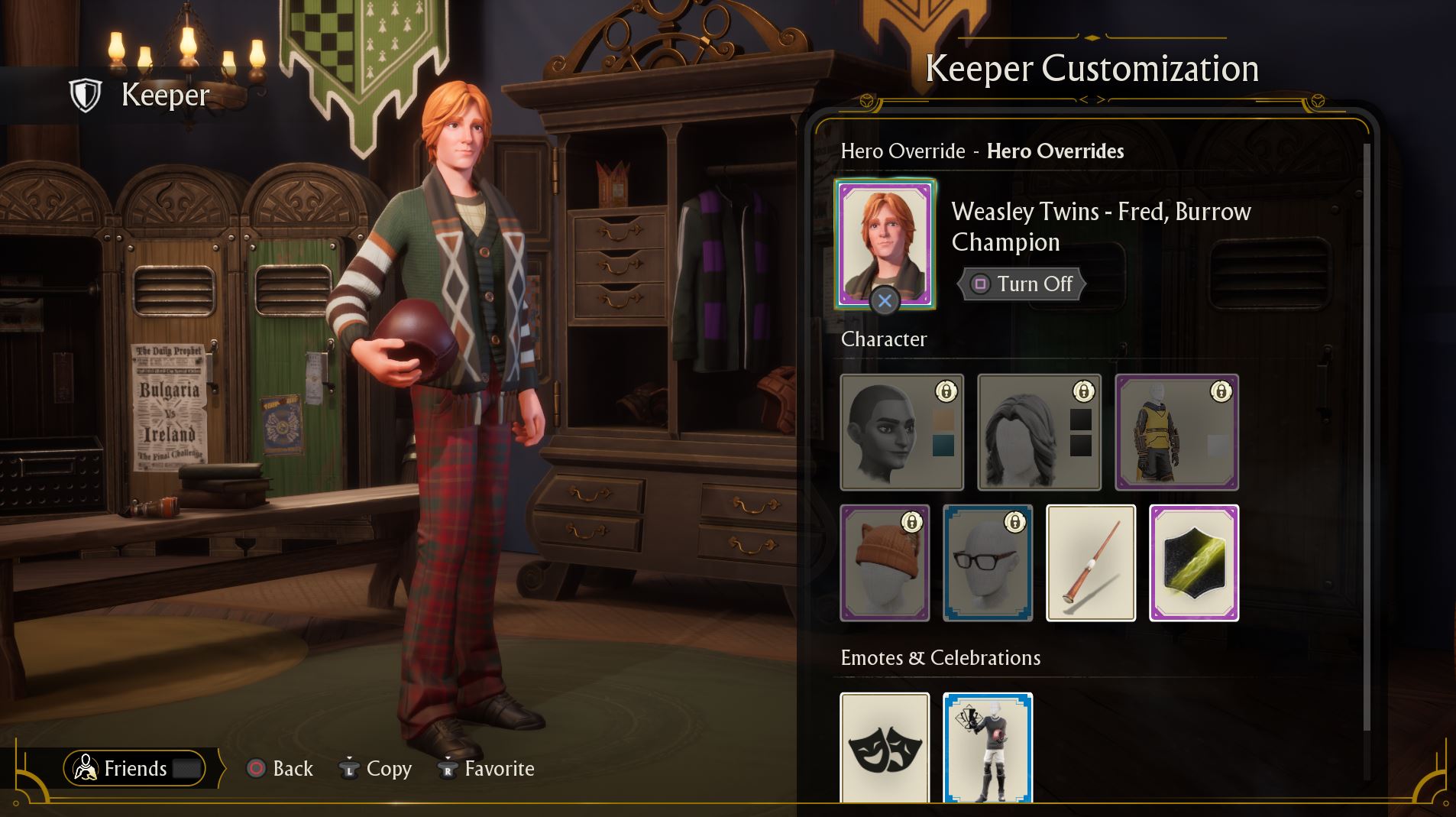Select the yellow streak shield emblem slot
The image size is (1456, 817).
(x=1194, y=562)
